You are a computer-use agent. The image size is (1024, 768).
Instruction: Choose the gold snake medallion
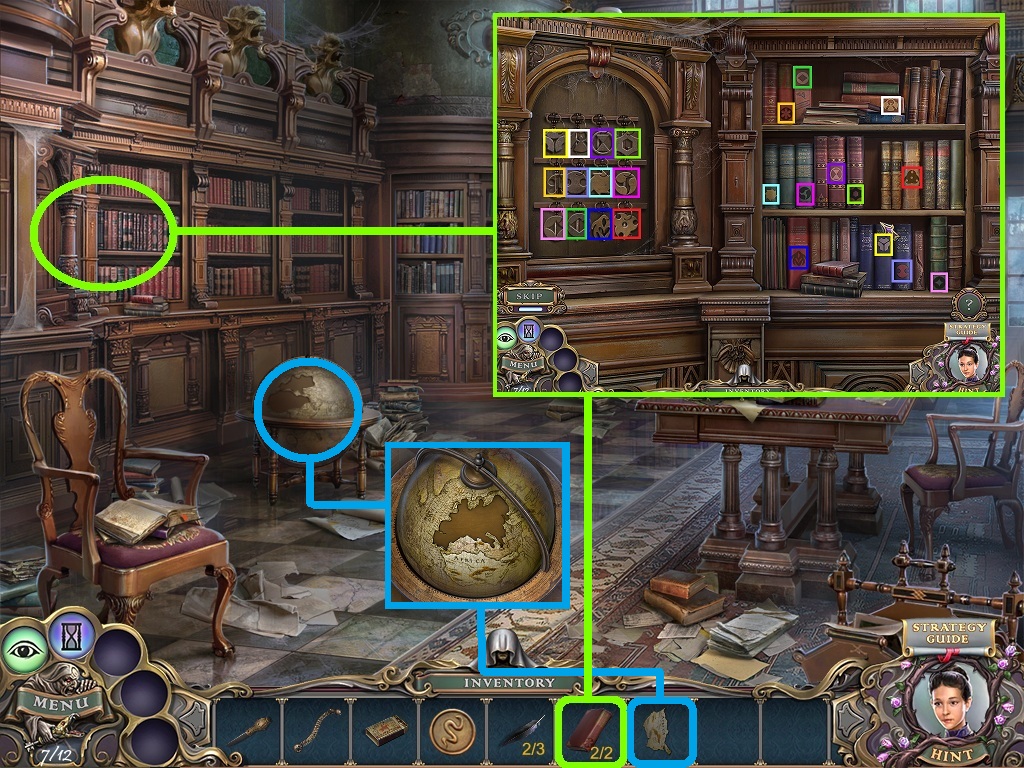click(452, 730)
